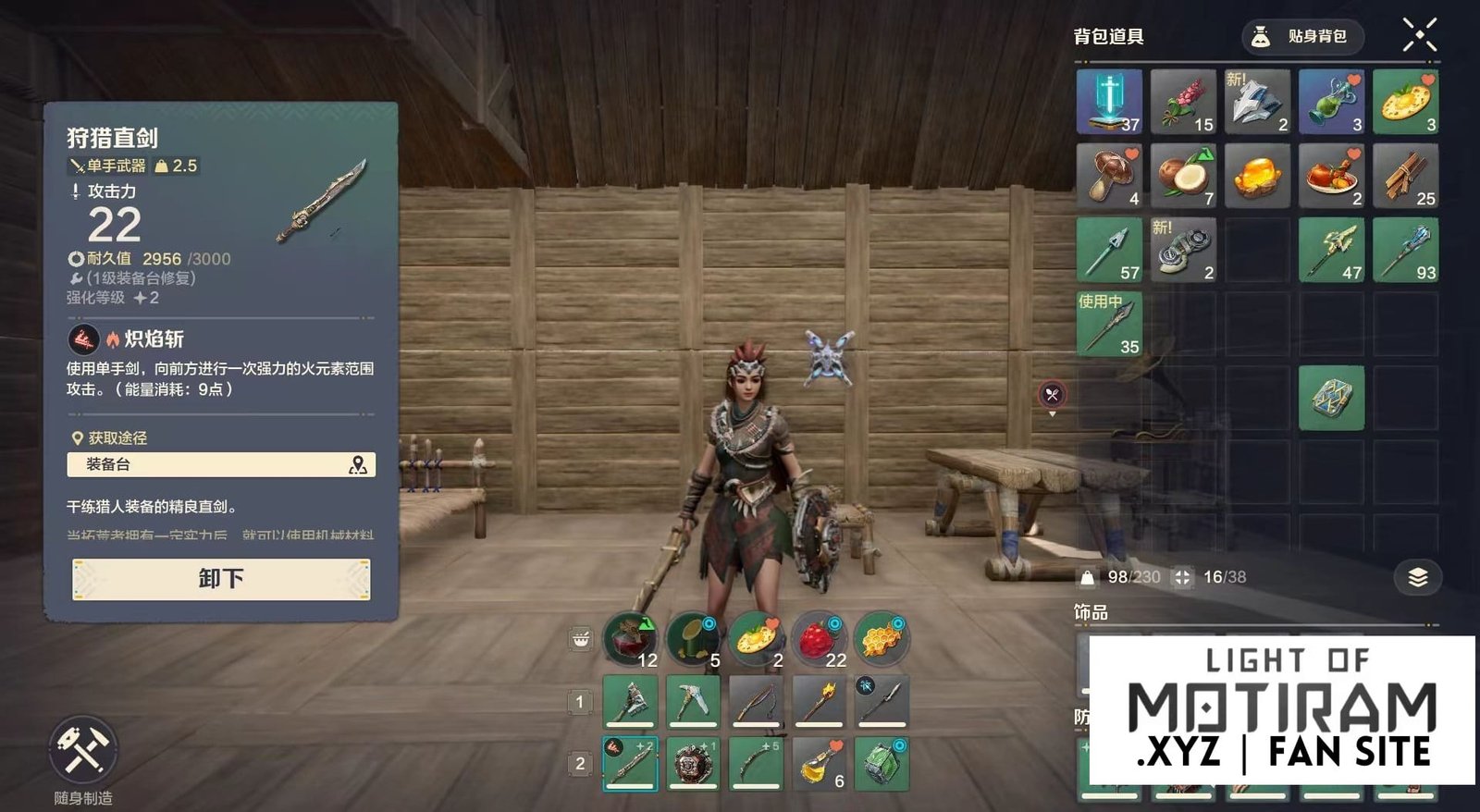Click the inventory stack sort button
Screen dimensions: 1480x812
coord(1417,578)
